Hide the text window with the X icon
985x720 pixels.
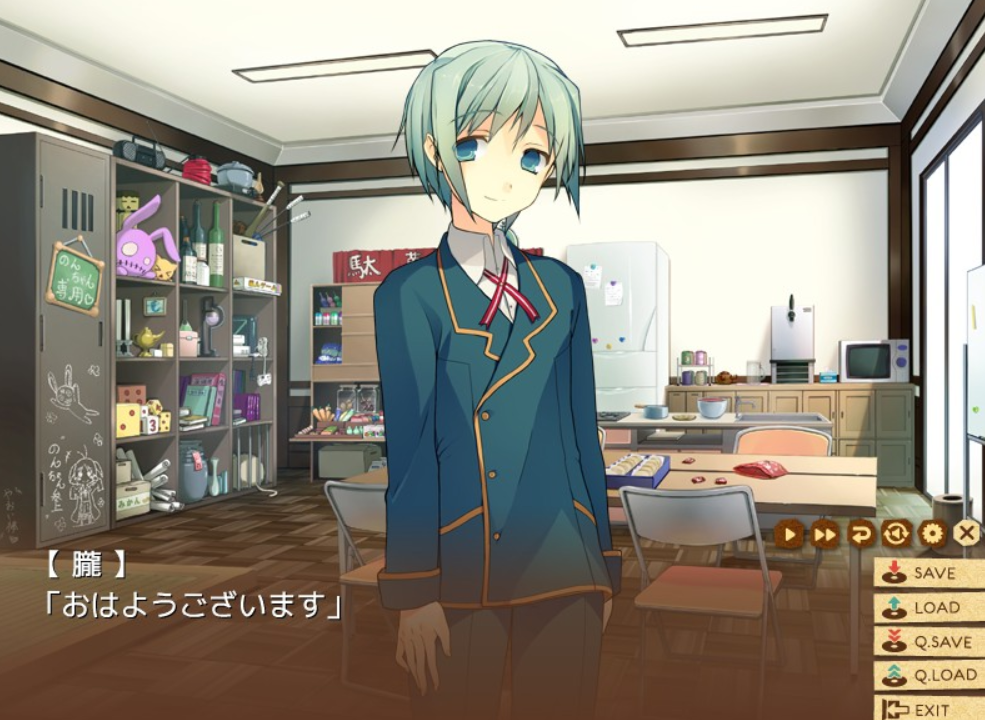[x=966, y=534]
